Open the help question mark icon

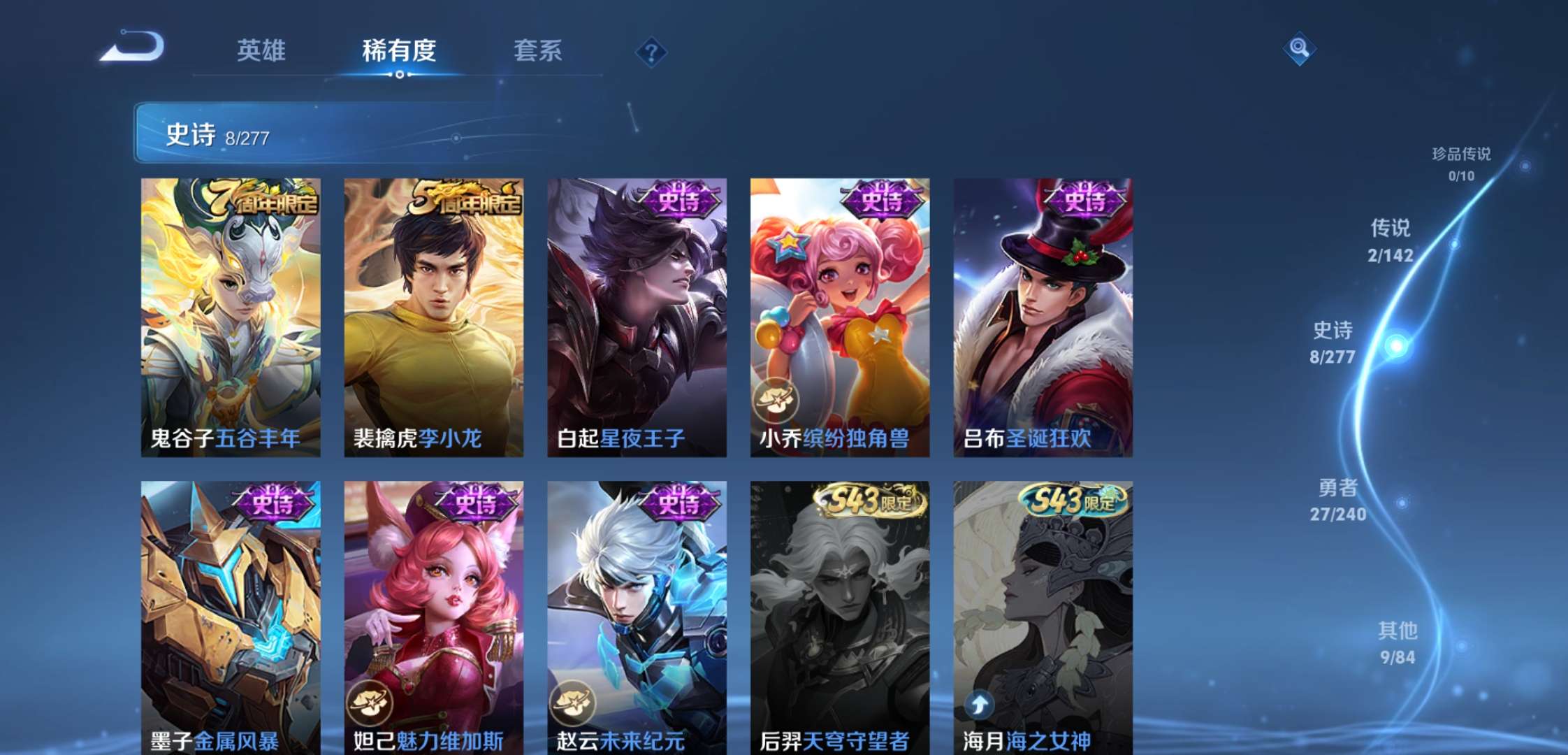pyautogui.click(x=651, y=50)
